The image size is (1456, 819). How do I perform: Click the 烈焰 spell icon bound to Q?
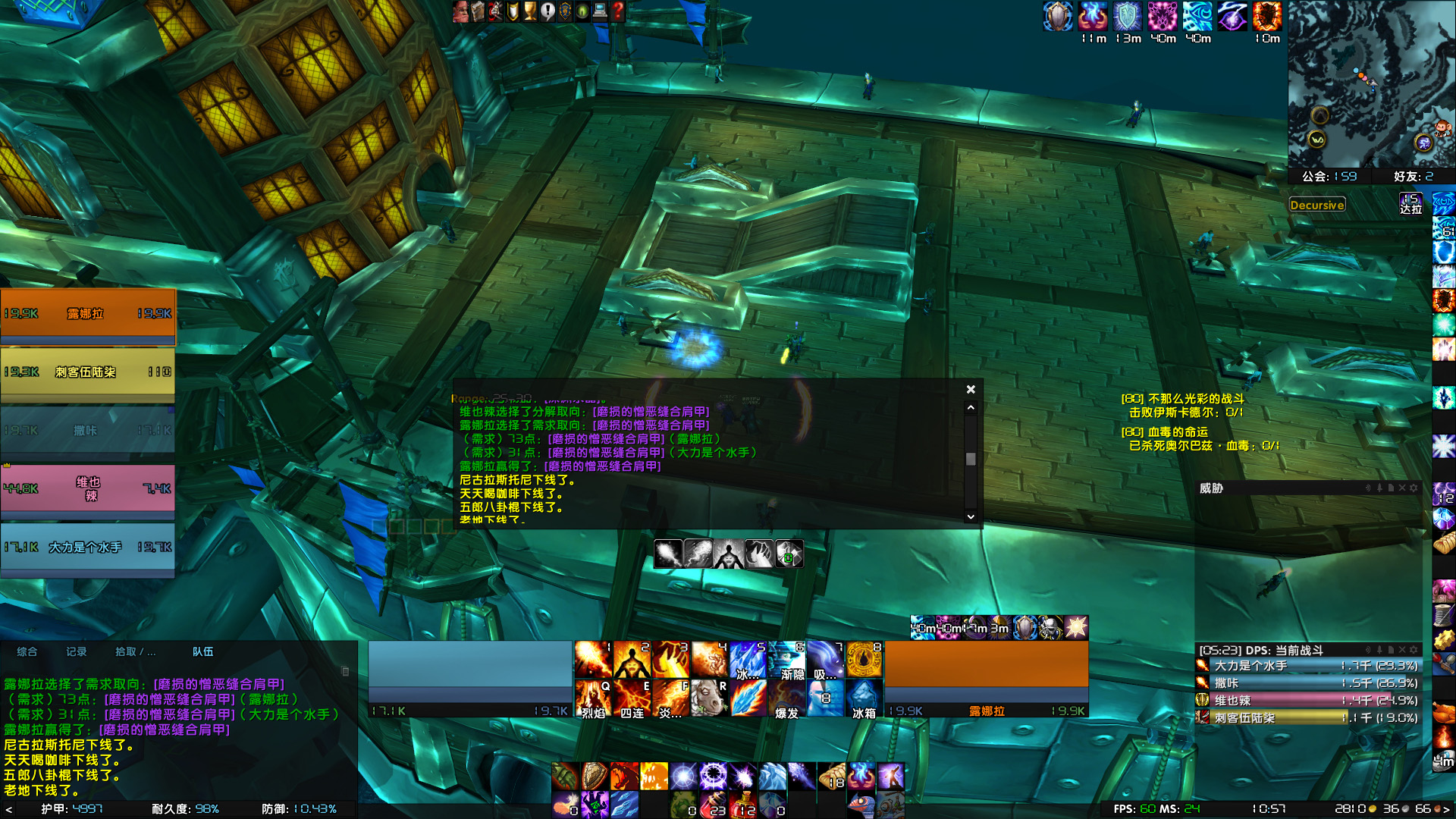593,699
